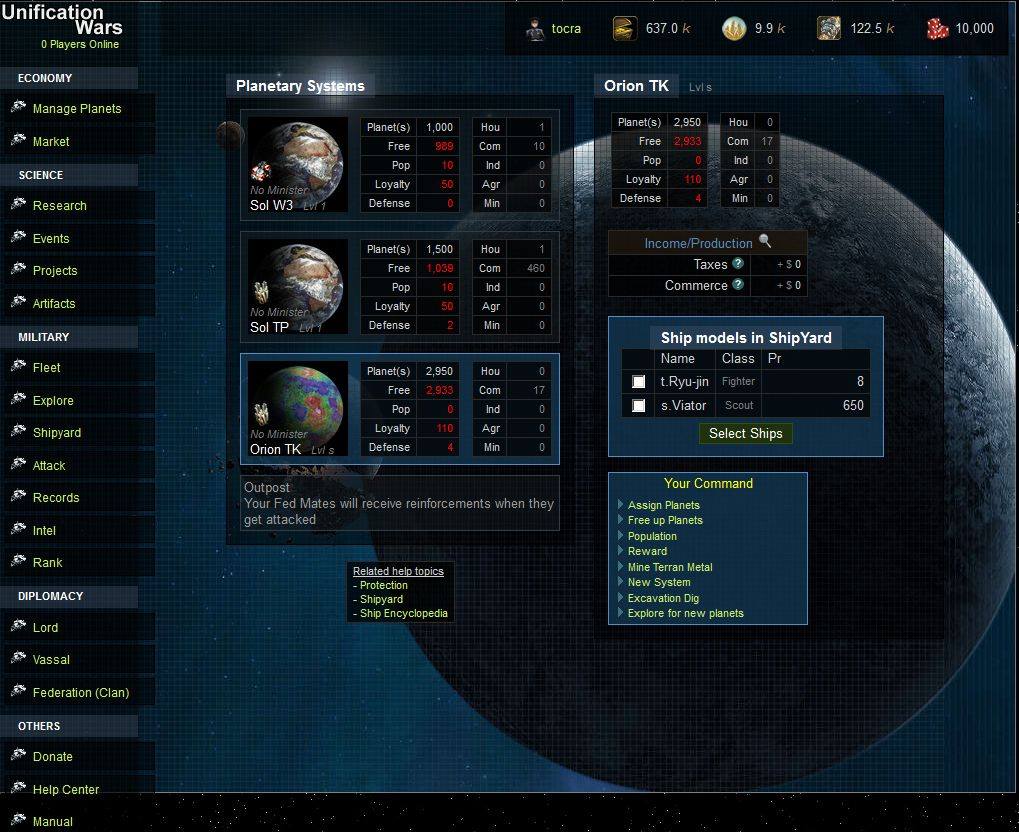Select the Sol TP planetary system
1019x832 pixels.
[296, 287]
